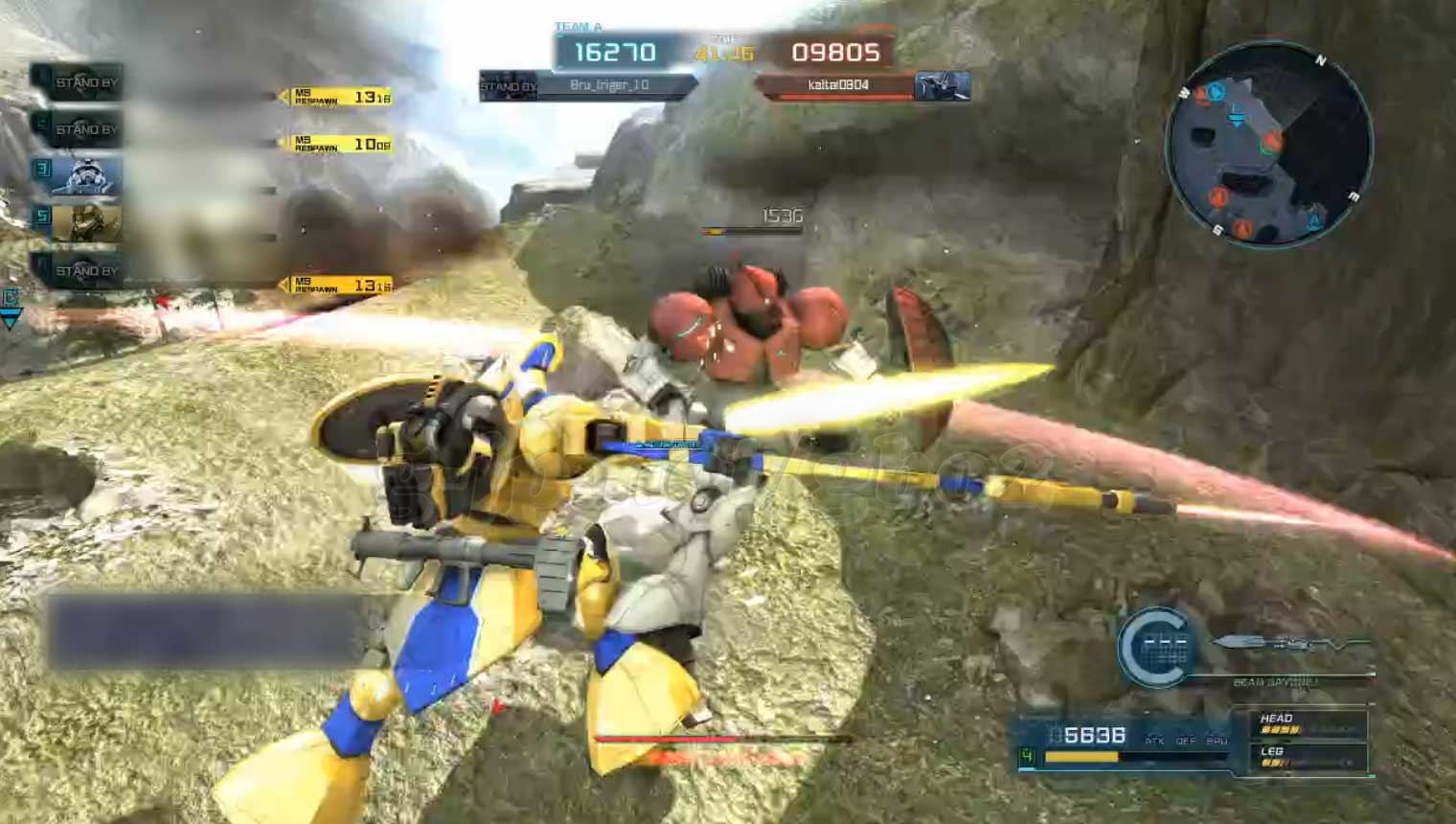Screen dimensions: 1456x824
Task: Select teammate slot 3 pilot portrait
Action: tap(86, 176)
